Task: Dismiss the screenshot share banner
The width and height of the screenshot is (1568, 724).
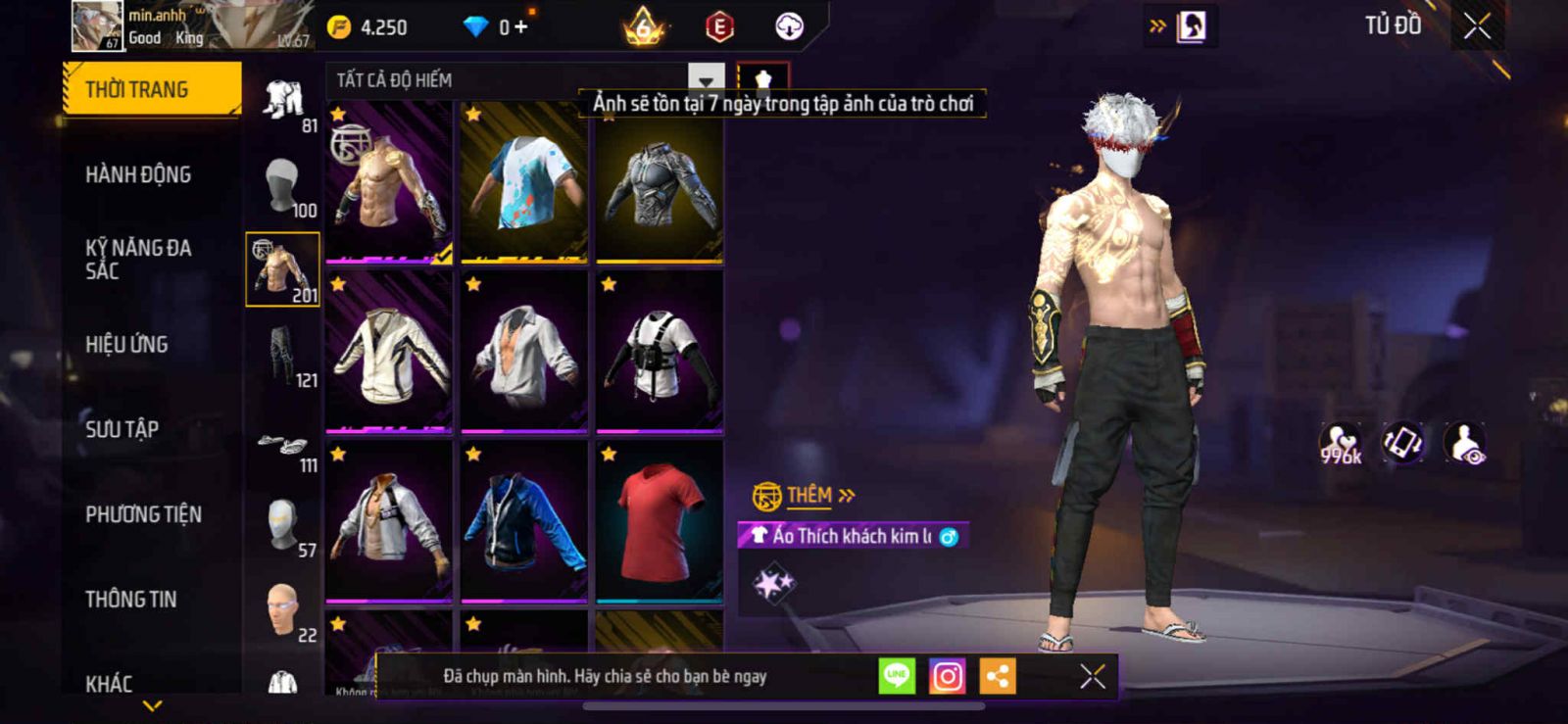Action: click(1092, 676)
